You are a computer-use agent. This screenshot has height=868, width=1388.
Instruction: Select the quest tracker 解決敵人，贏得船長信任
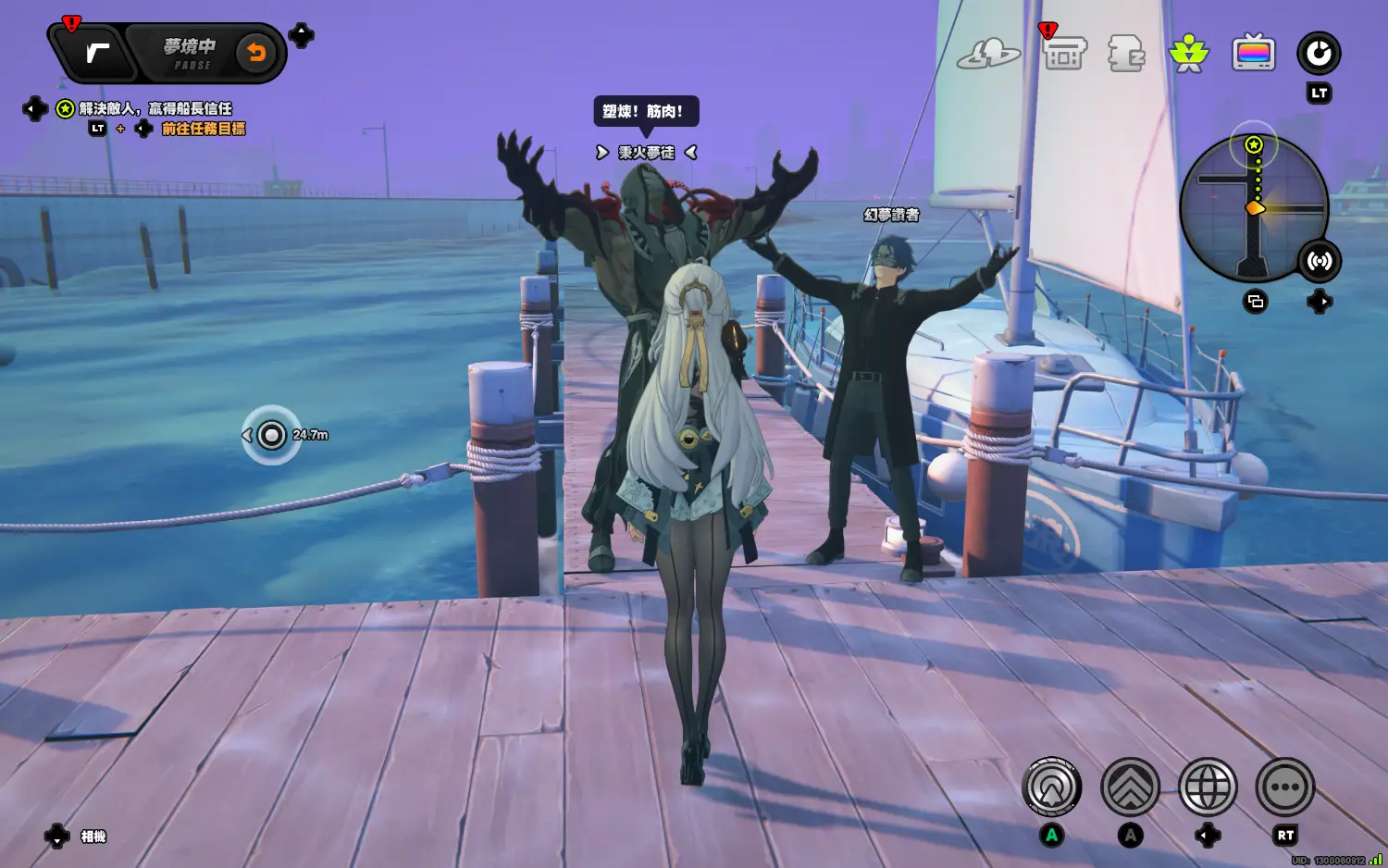pyautogui.click(x=155, y=109)
